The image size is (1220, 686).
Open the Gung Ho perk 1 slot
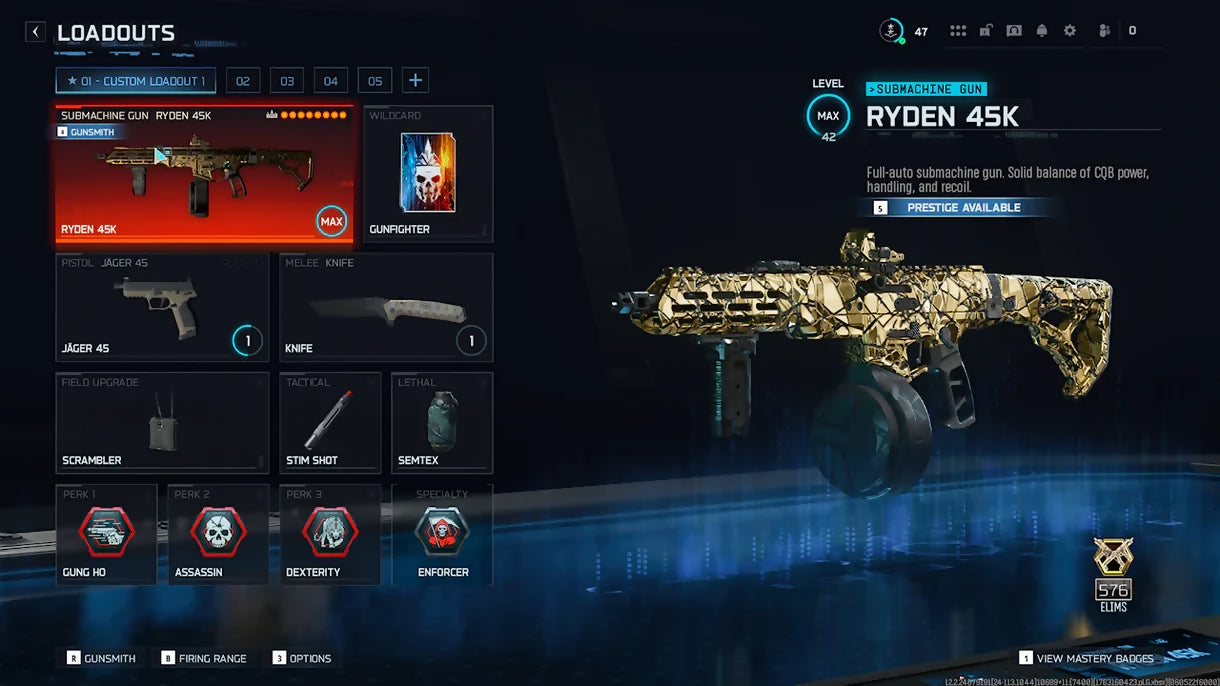[107, 535]
